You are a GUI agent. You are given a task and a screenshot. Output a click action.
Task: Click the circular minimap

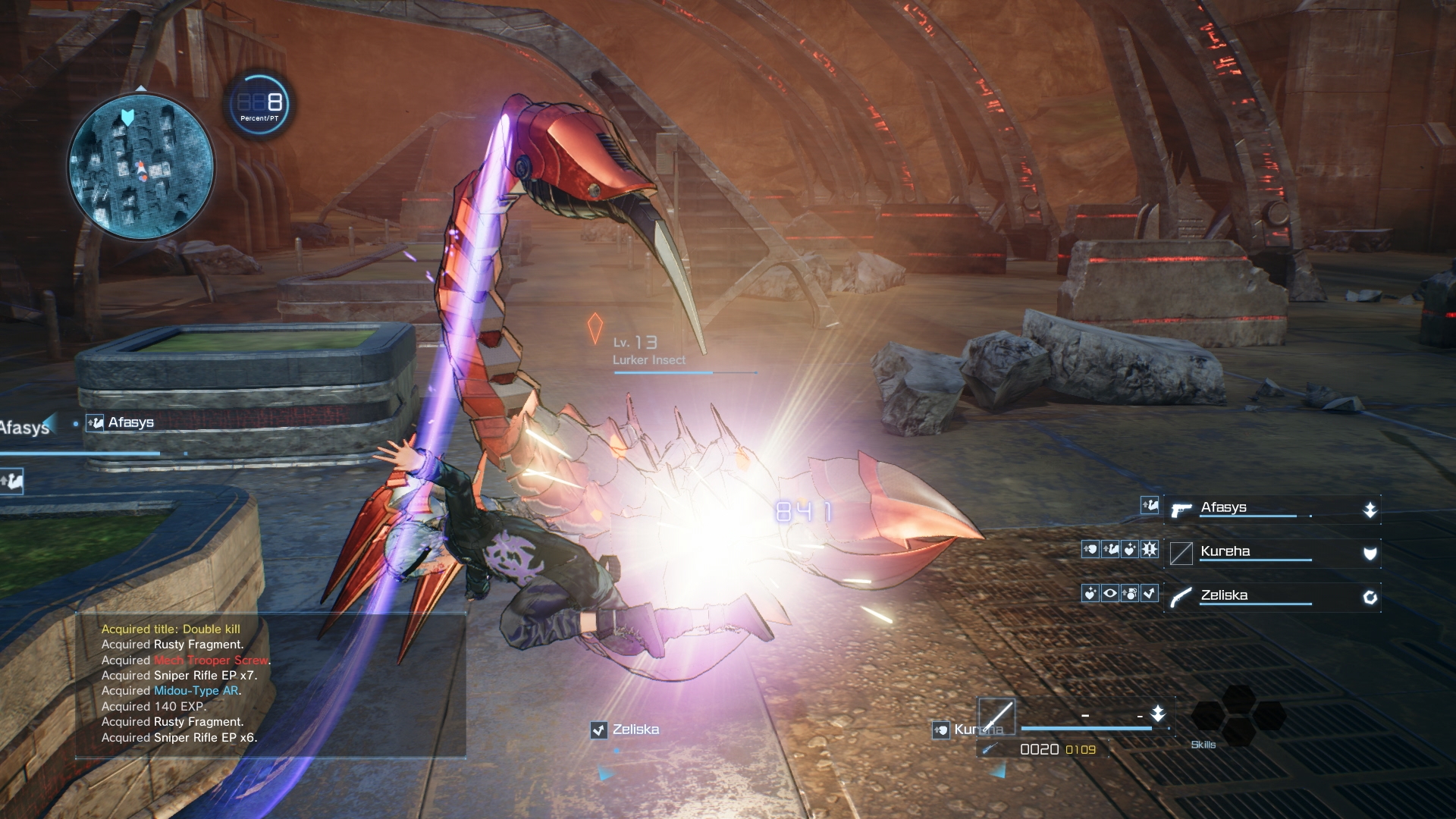click(x=141, y=165)
